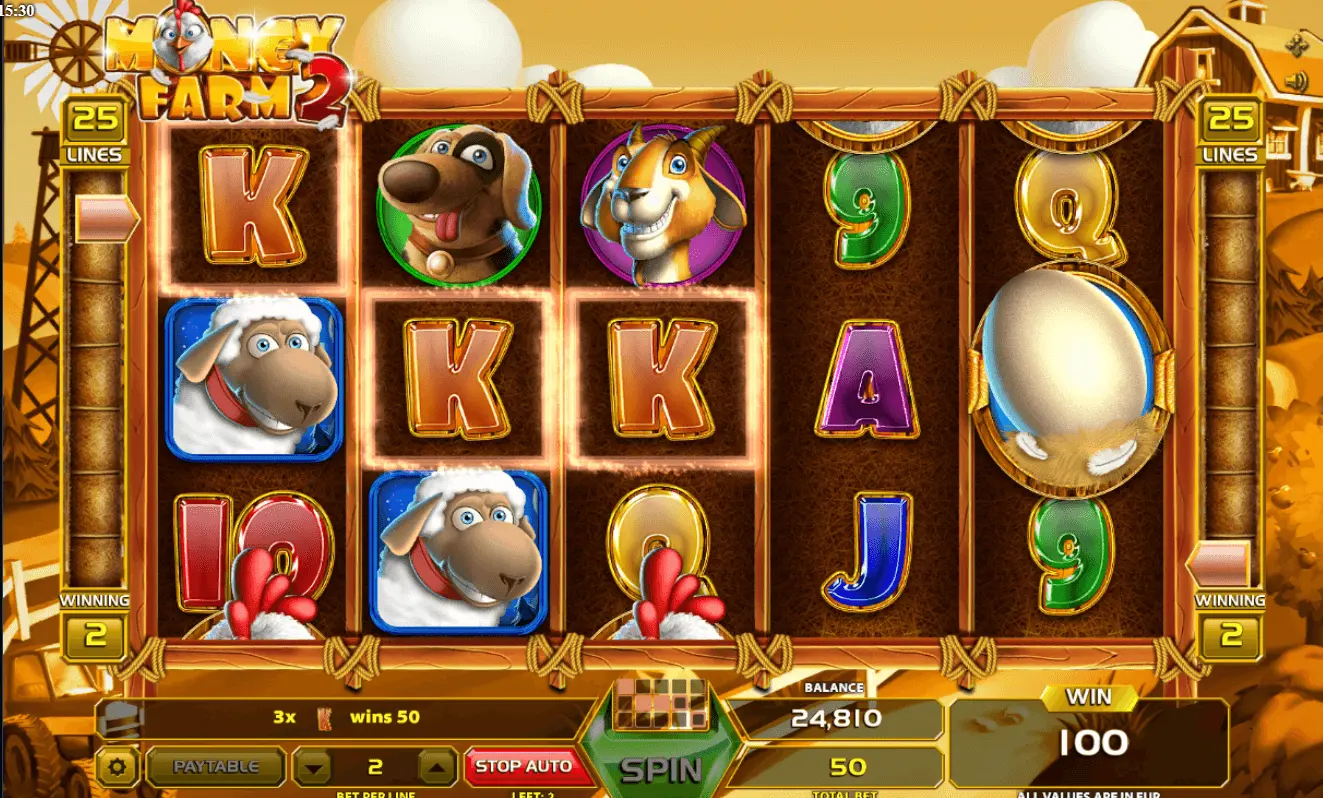Increase bet per line with up arrow
The image size is (1323, 798).
coord(437,768)
